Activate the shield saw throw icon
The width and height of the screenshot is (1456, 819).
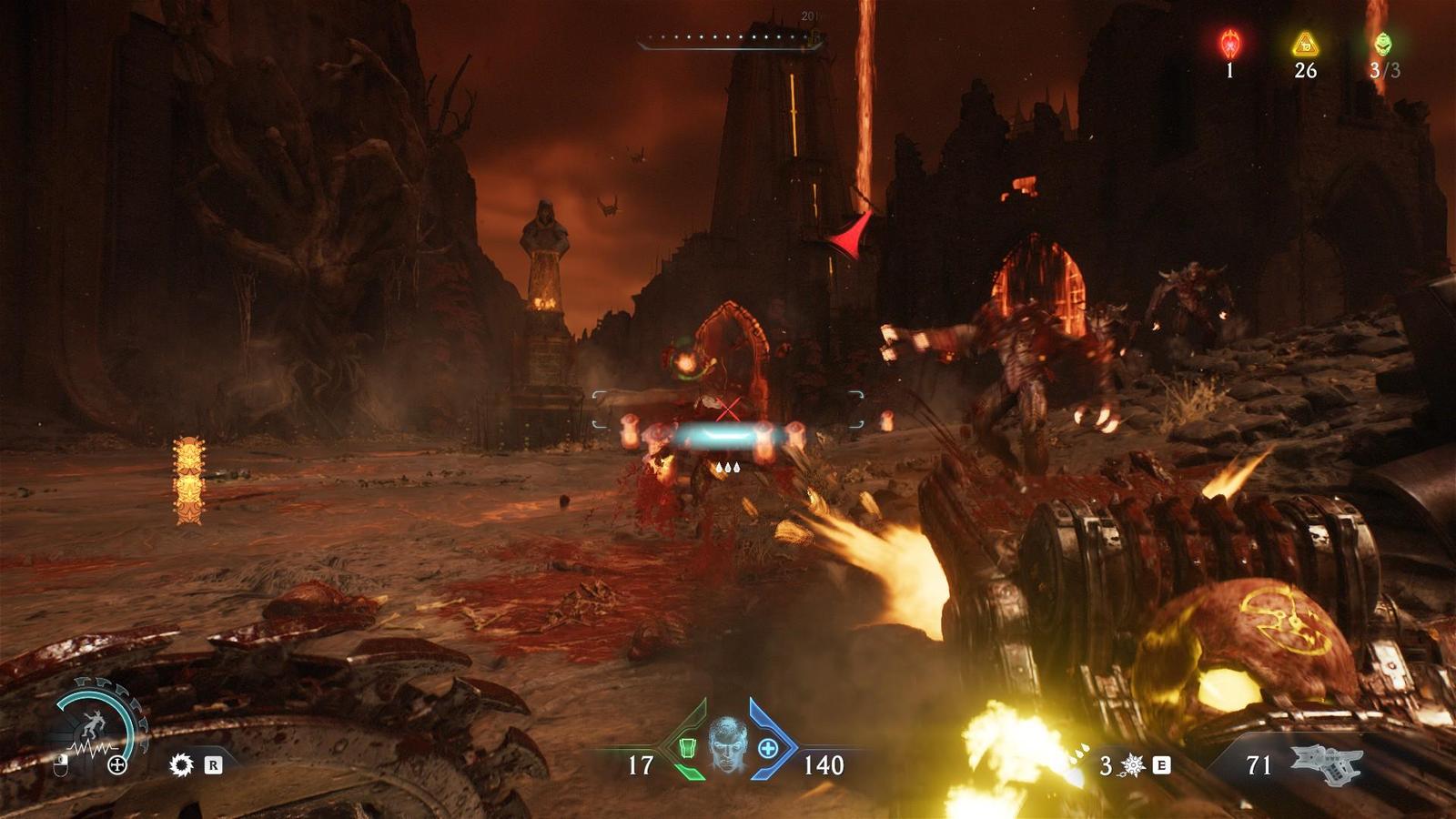pyautogui.click(x=182, y=764)
